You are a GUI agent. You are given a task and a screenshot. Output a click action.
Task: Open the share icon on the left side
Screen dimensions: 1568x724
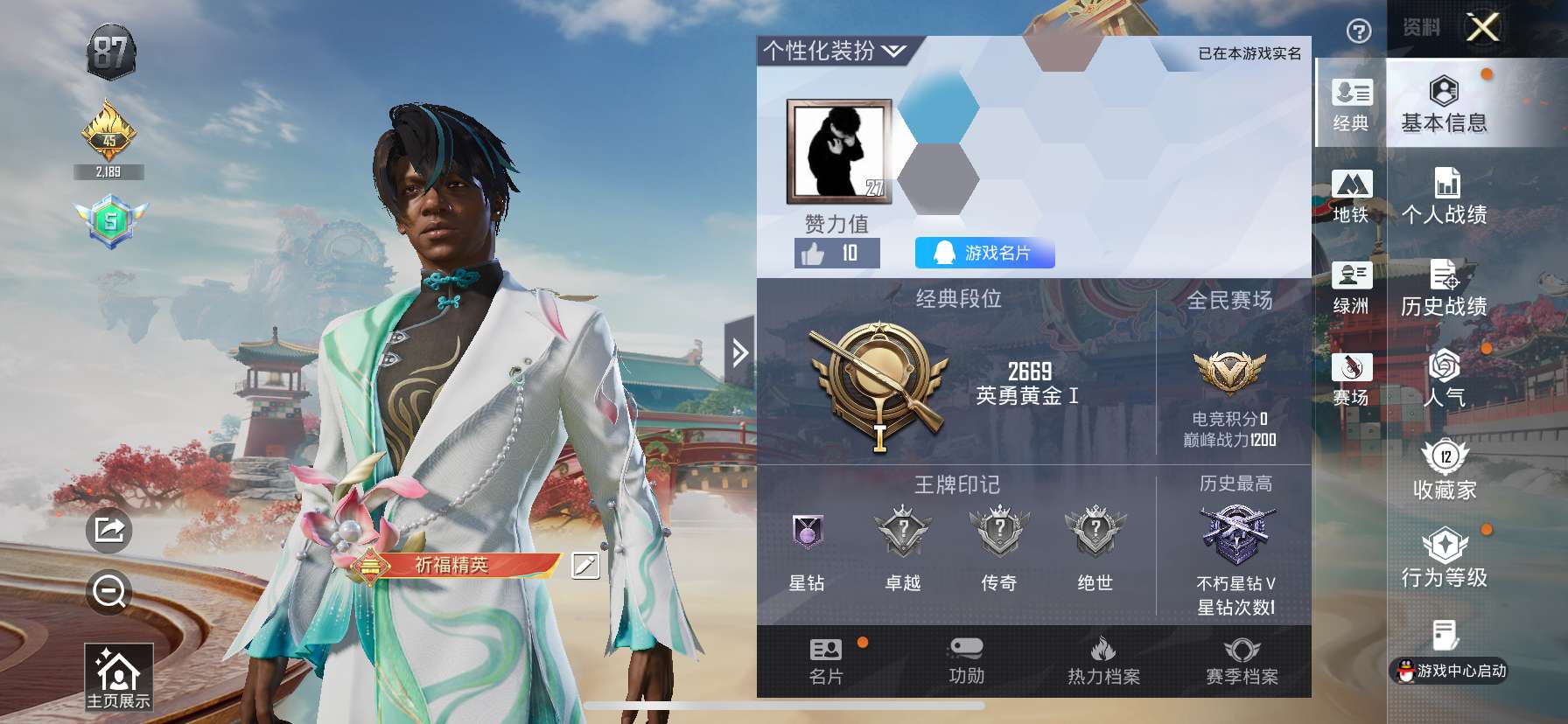click(108, 528)
